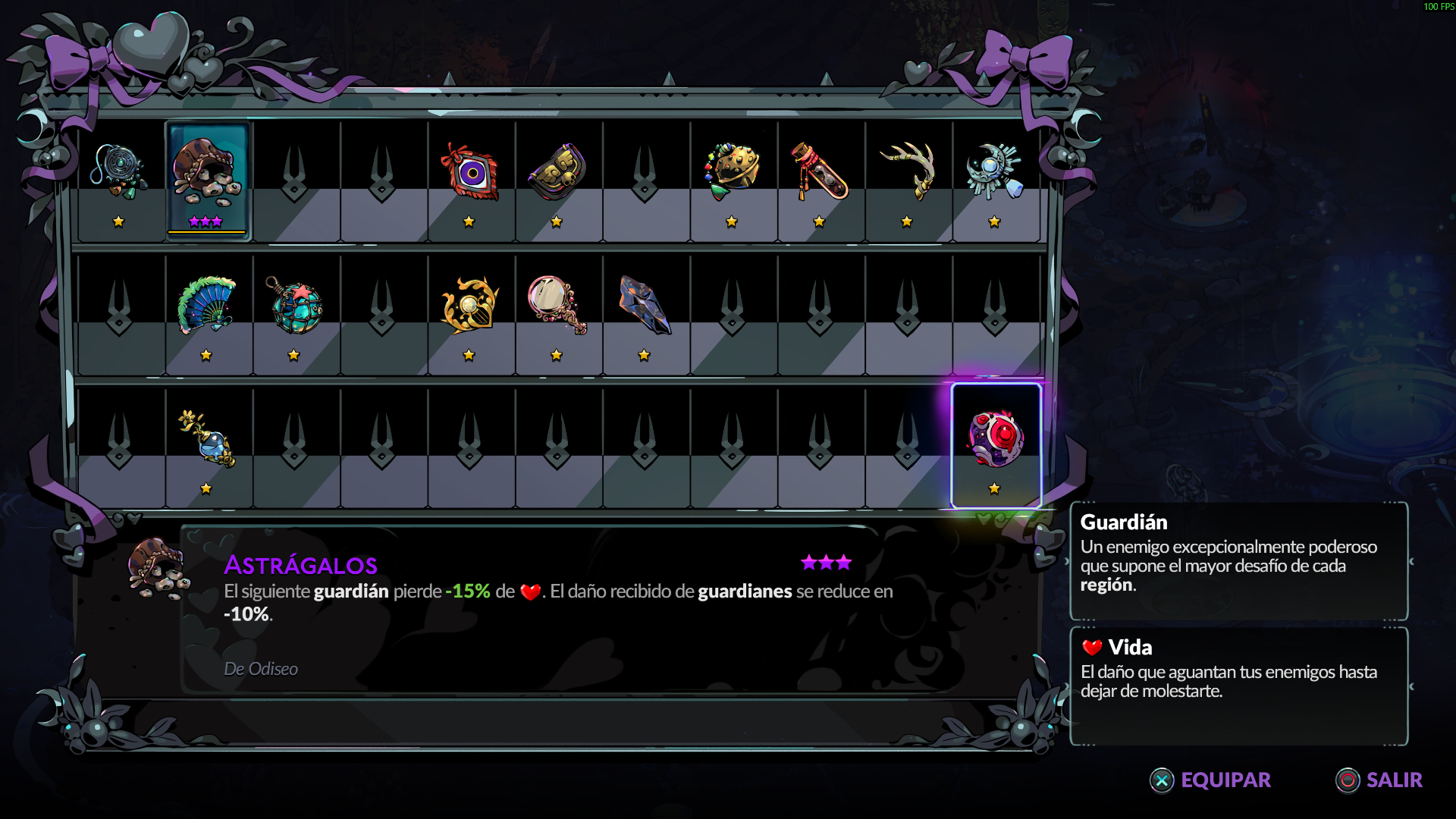Screen dimensions: 1456x819
Task: Pick the pink hand mirror keepsake
Action: pos(557,305)
